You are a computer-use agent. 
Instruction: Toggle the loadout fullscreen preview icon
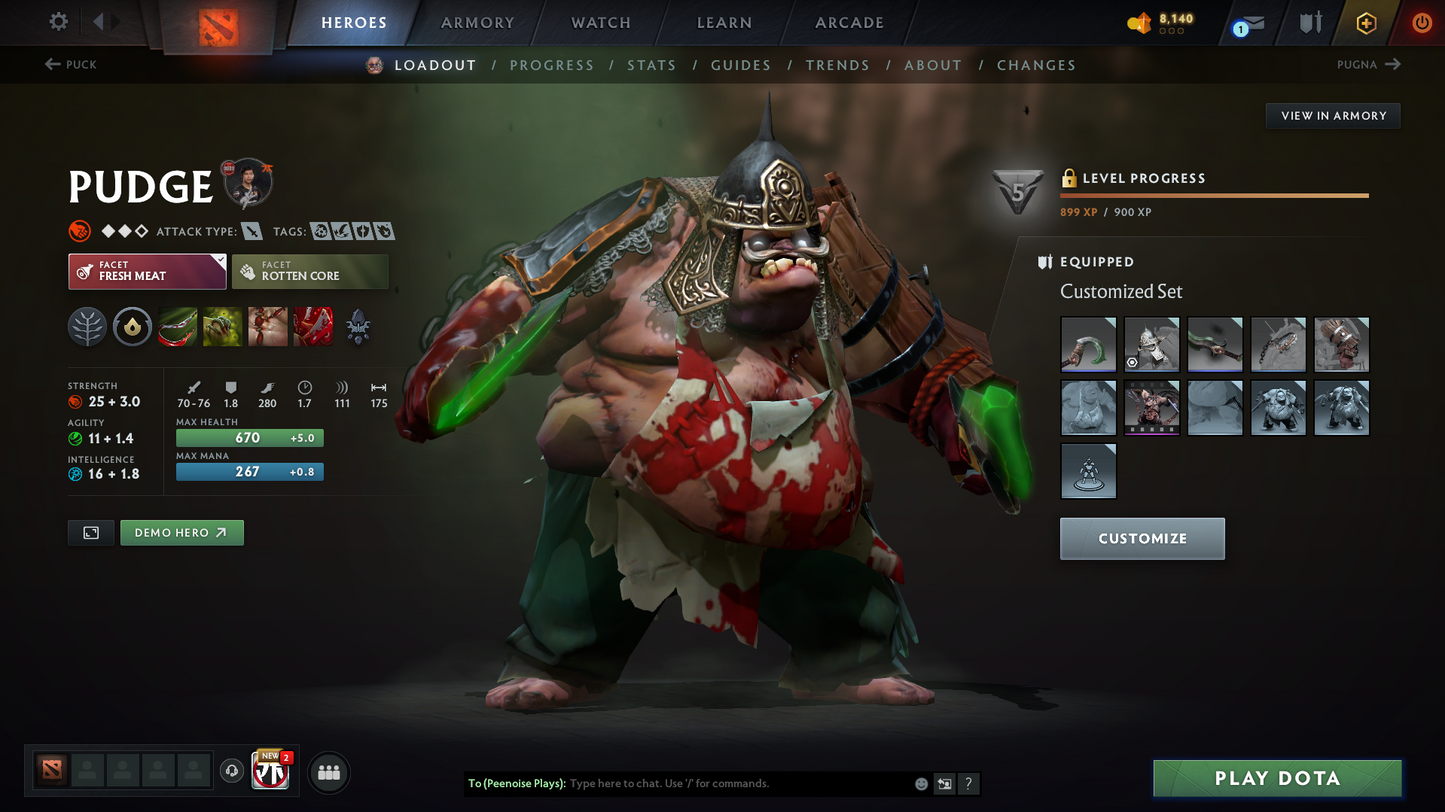[x=90, y=532]
